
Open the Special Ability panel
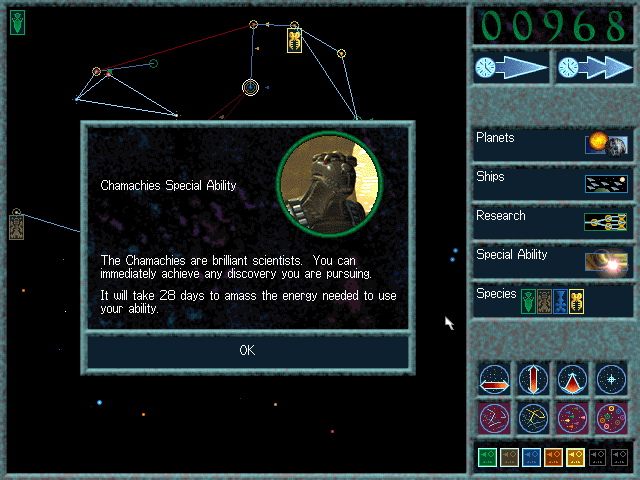click(x=553, y=260)
